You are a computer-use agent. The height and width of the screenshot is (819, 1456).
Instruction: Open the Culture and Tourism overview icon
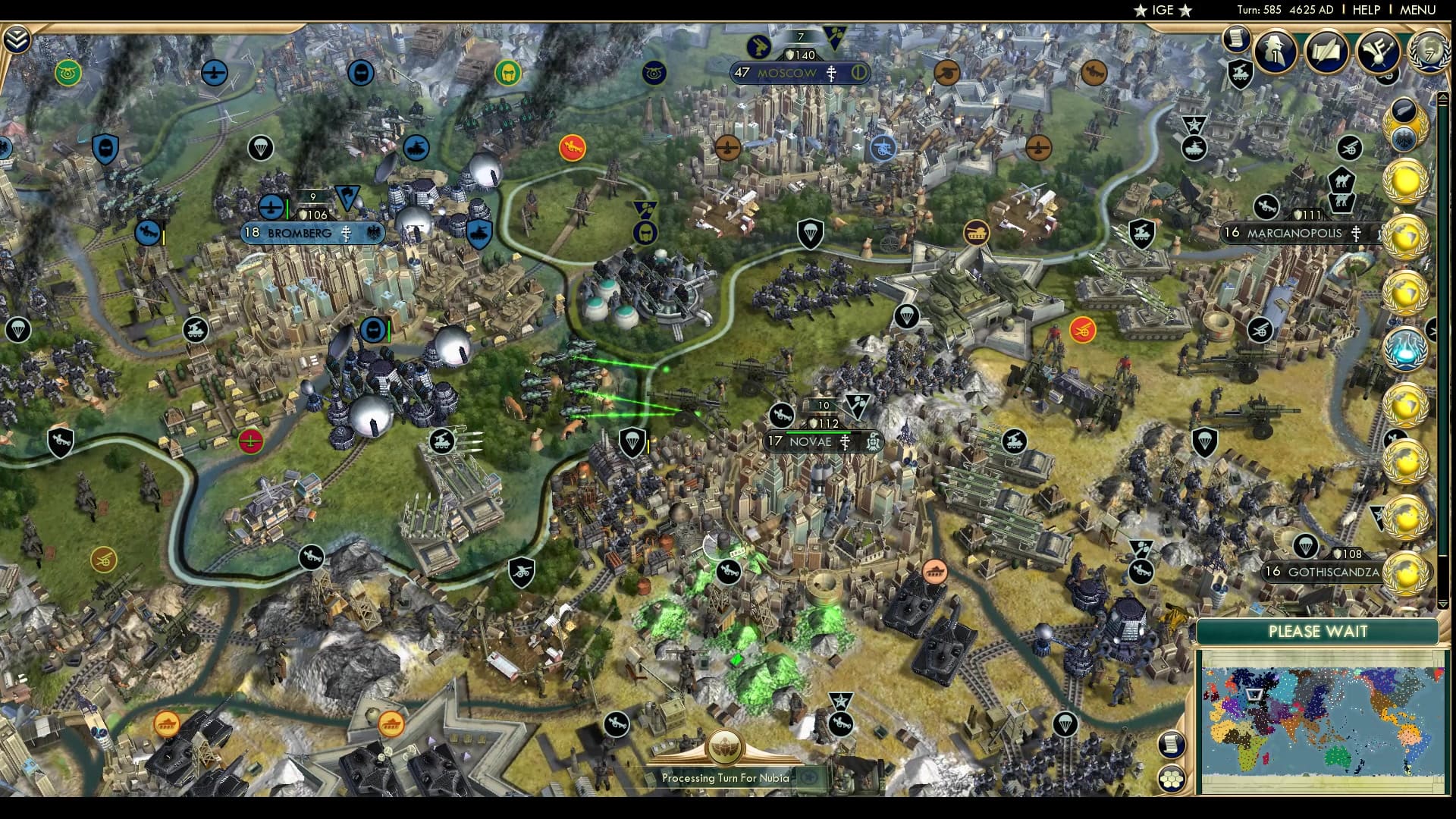click(x=1380, y=51)
